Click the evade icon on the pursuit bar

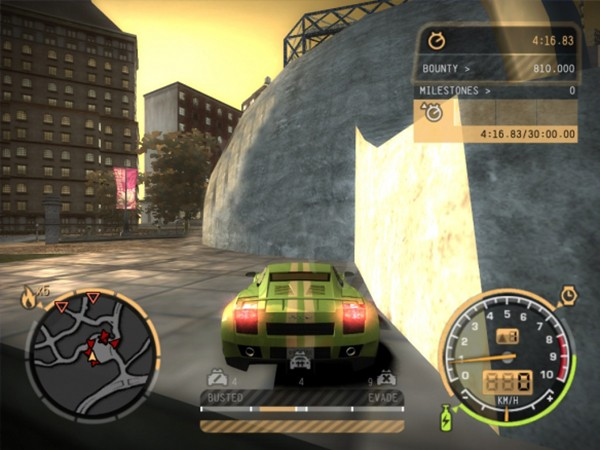(x=386, y=379)
